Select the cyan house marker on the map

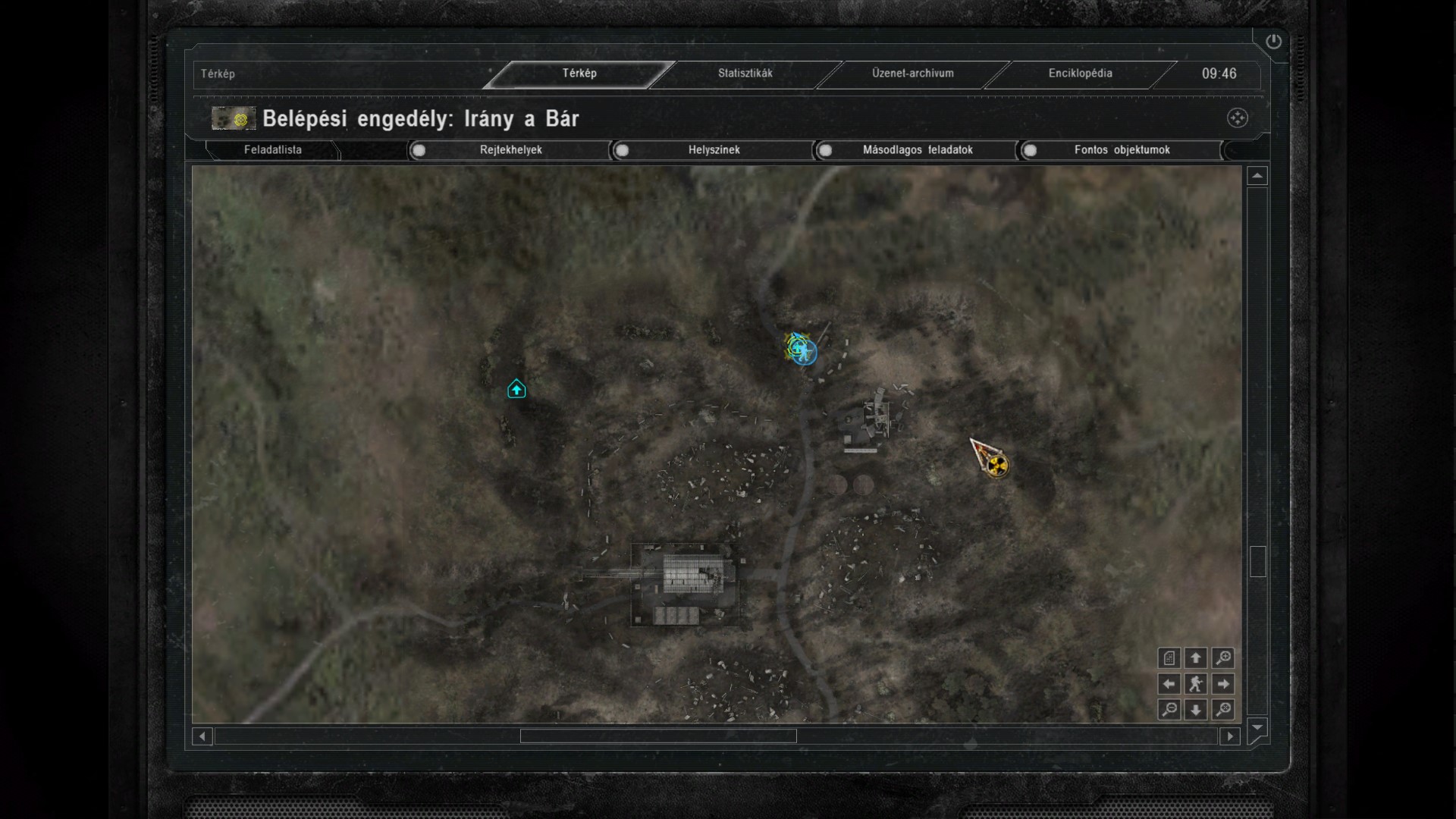click(516, 389)
